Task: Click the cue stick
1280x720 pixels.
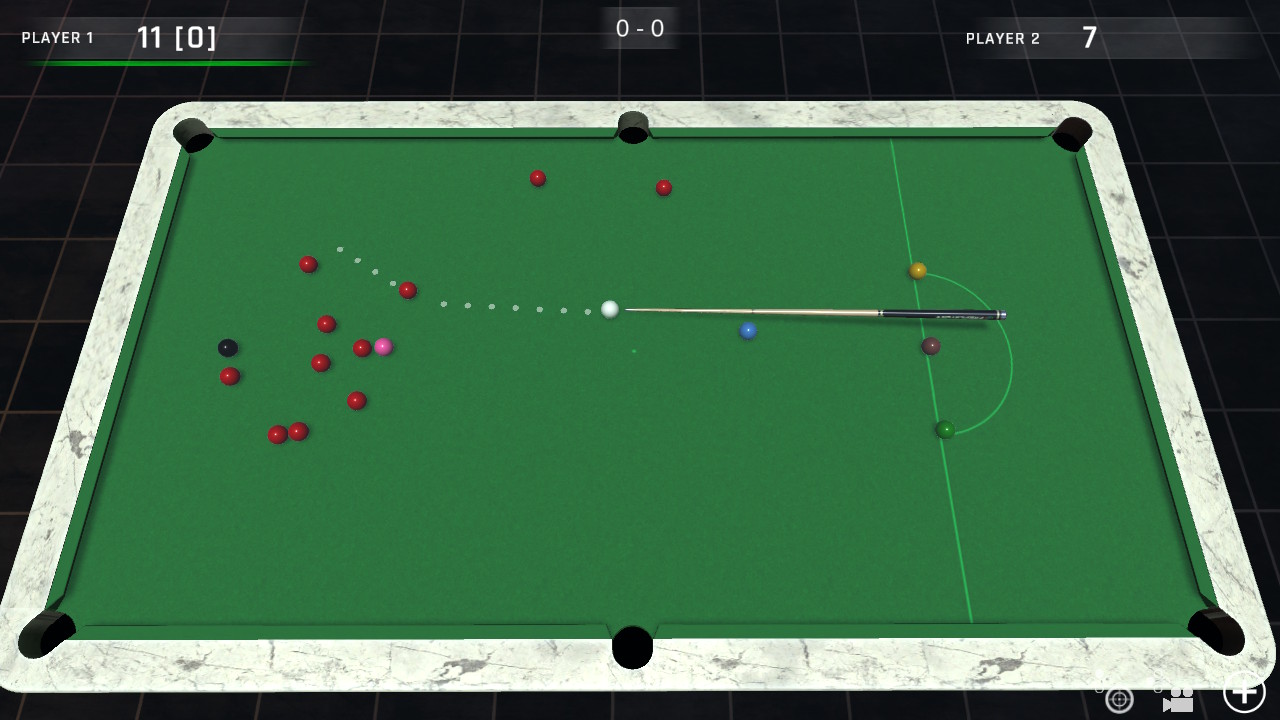Action: point(810,312)
